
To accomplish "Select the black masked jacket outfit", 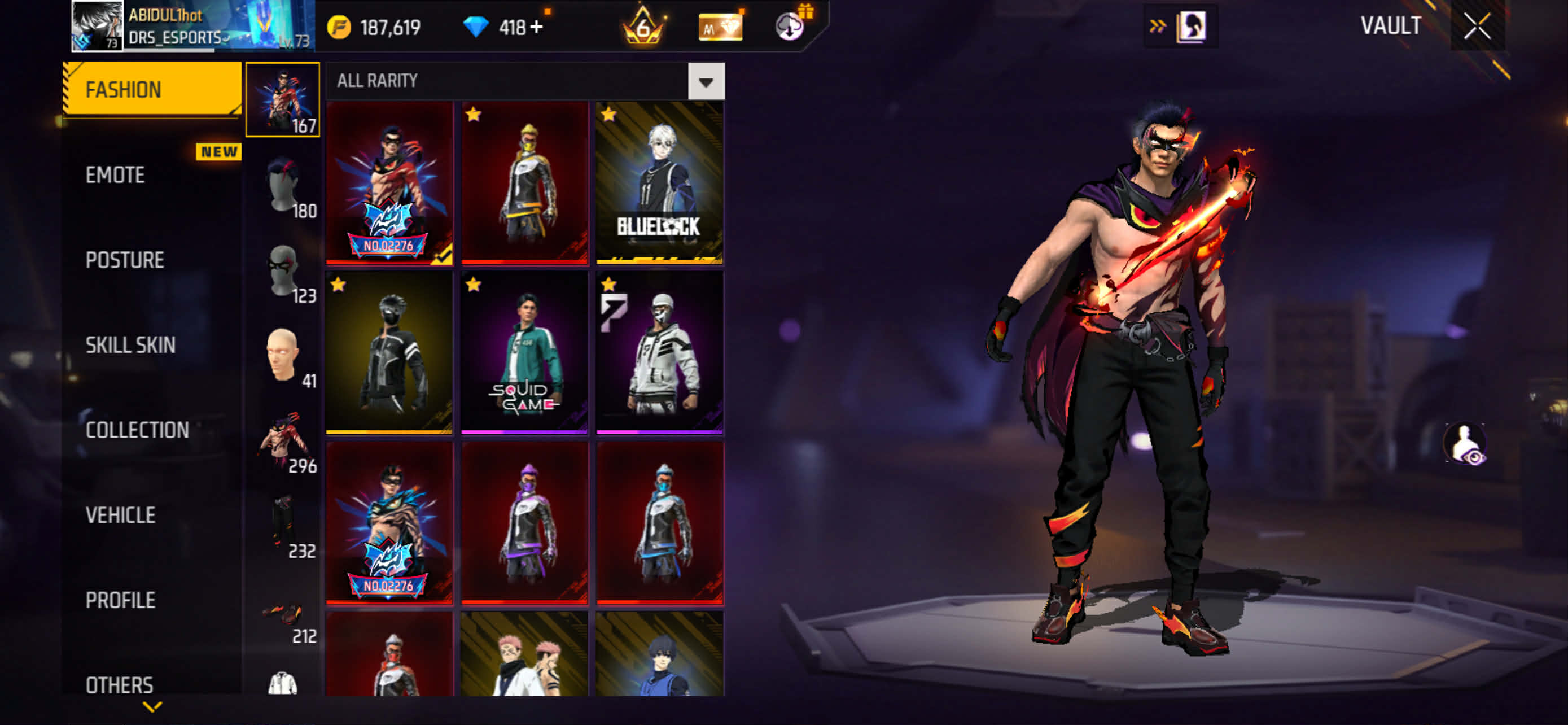I will point(389,352).
